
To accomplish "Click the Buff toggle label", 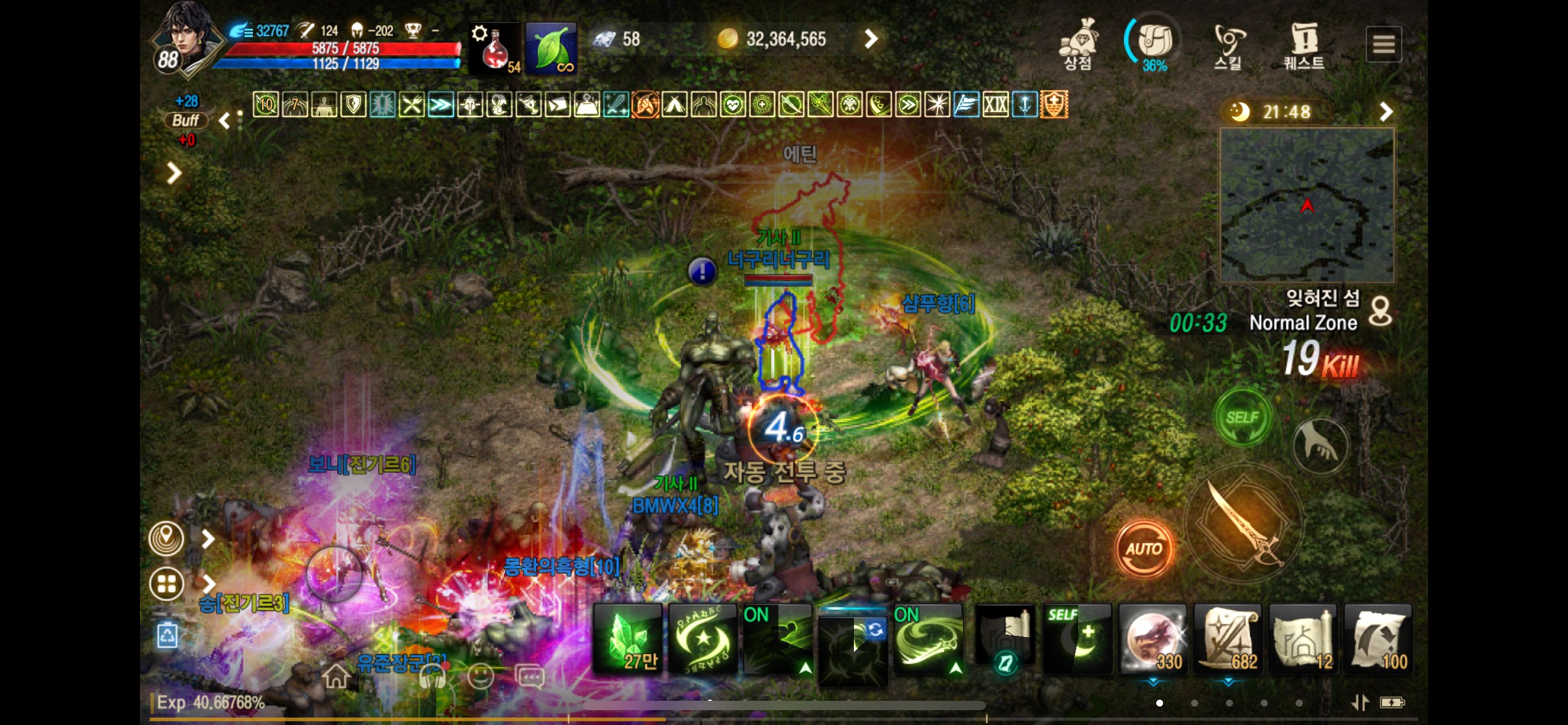I will pos(185,120).
